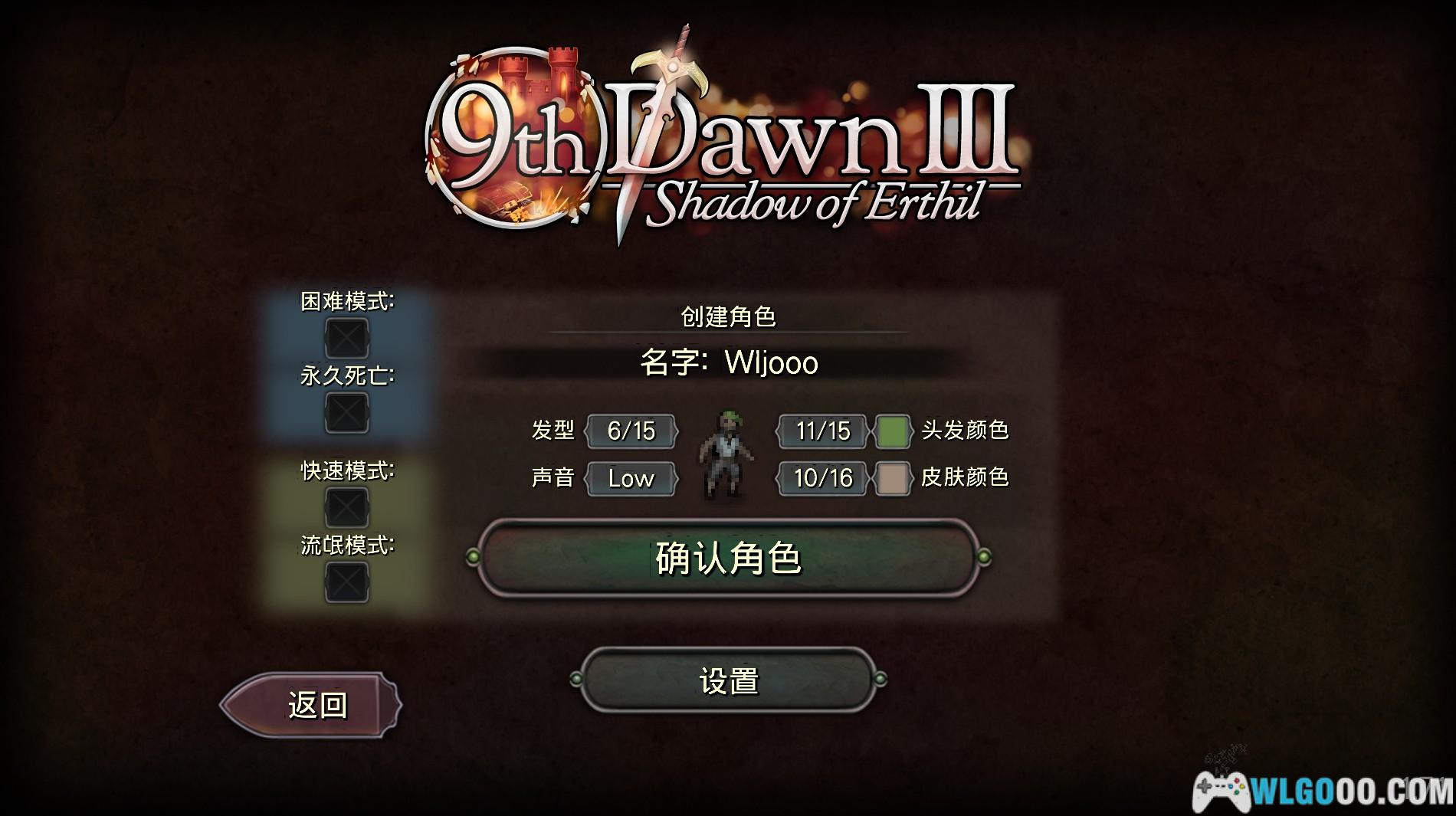Enable 快速模式 (fast mode) checkbox
Viewport: 1456px width, 816px height.
(x=346, y=506)
